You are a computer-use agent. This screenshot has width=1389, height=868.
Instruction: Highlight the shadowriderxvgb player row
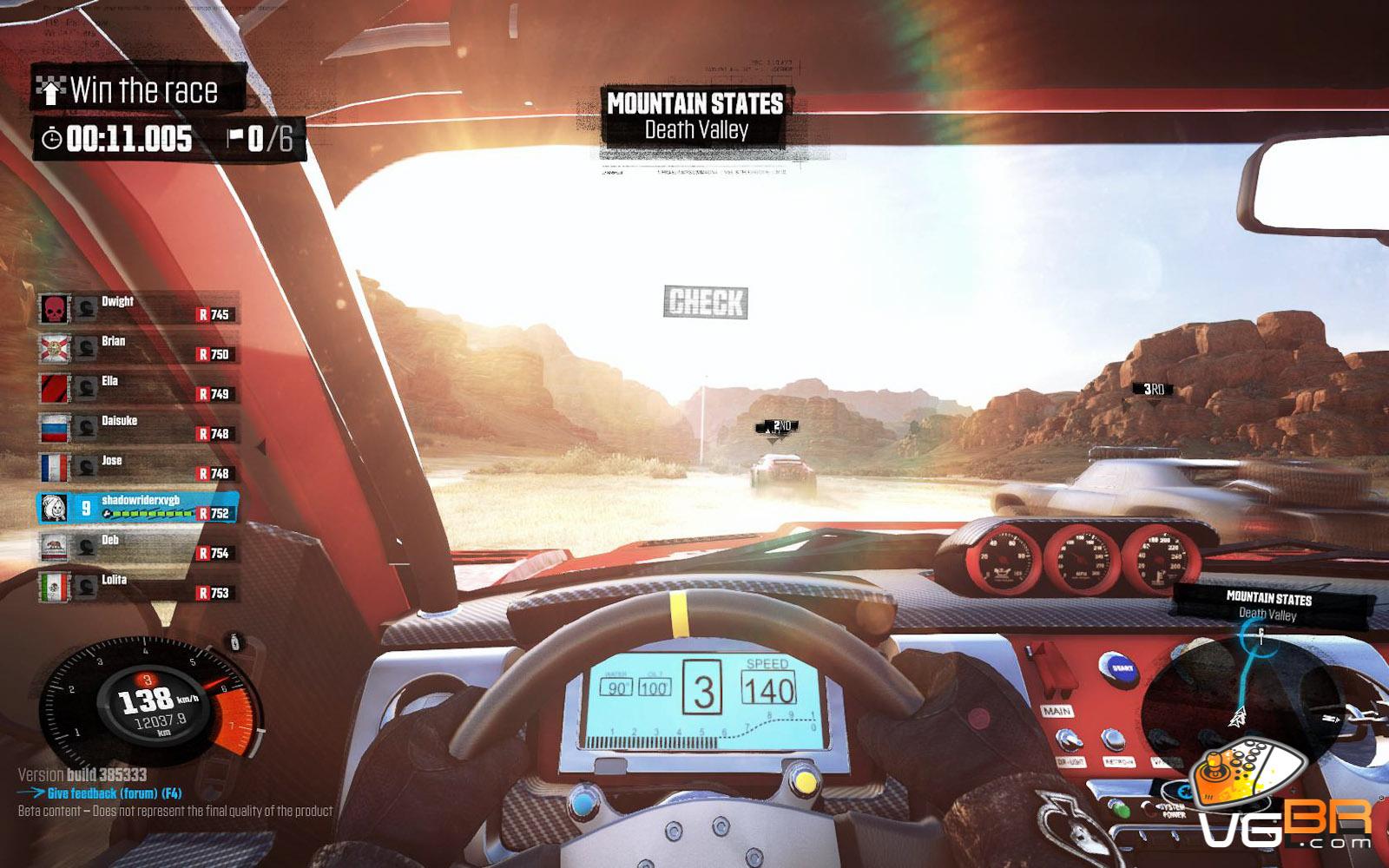point(138,508)
